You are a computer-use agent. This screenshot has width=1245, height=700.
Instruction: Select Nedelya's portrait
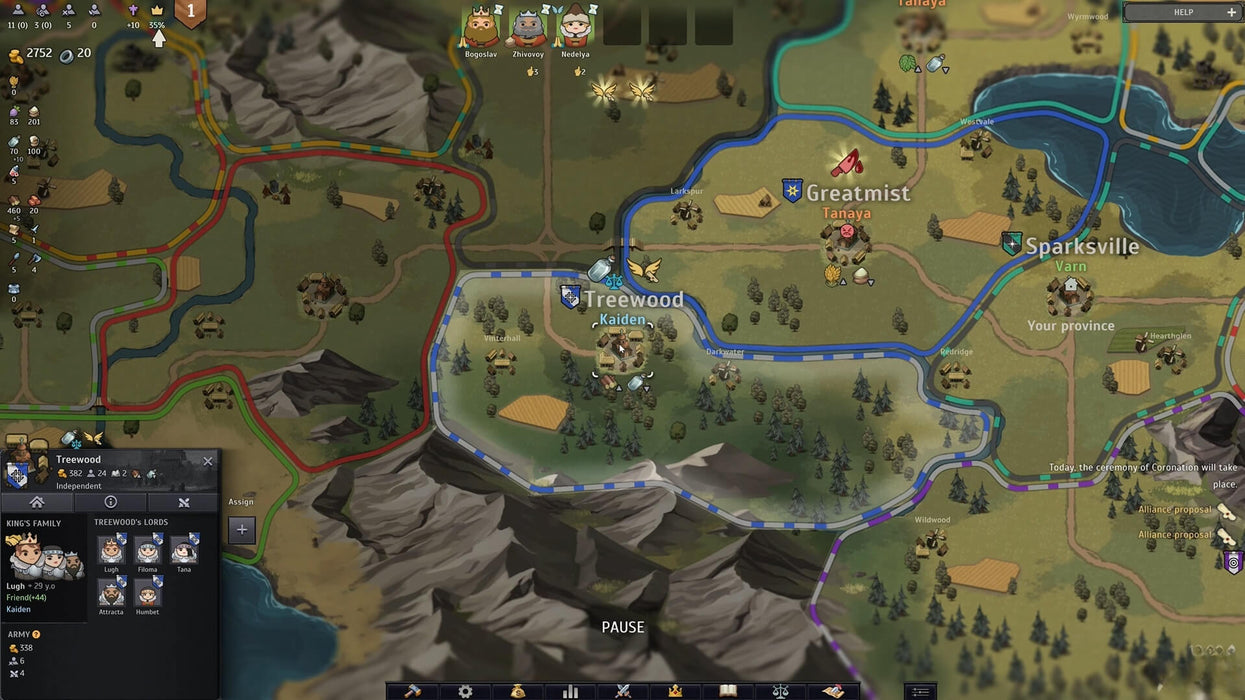575,28
